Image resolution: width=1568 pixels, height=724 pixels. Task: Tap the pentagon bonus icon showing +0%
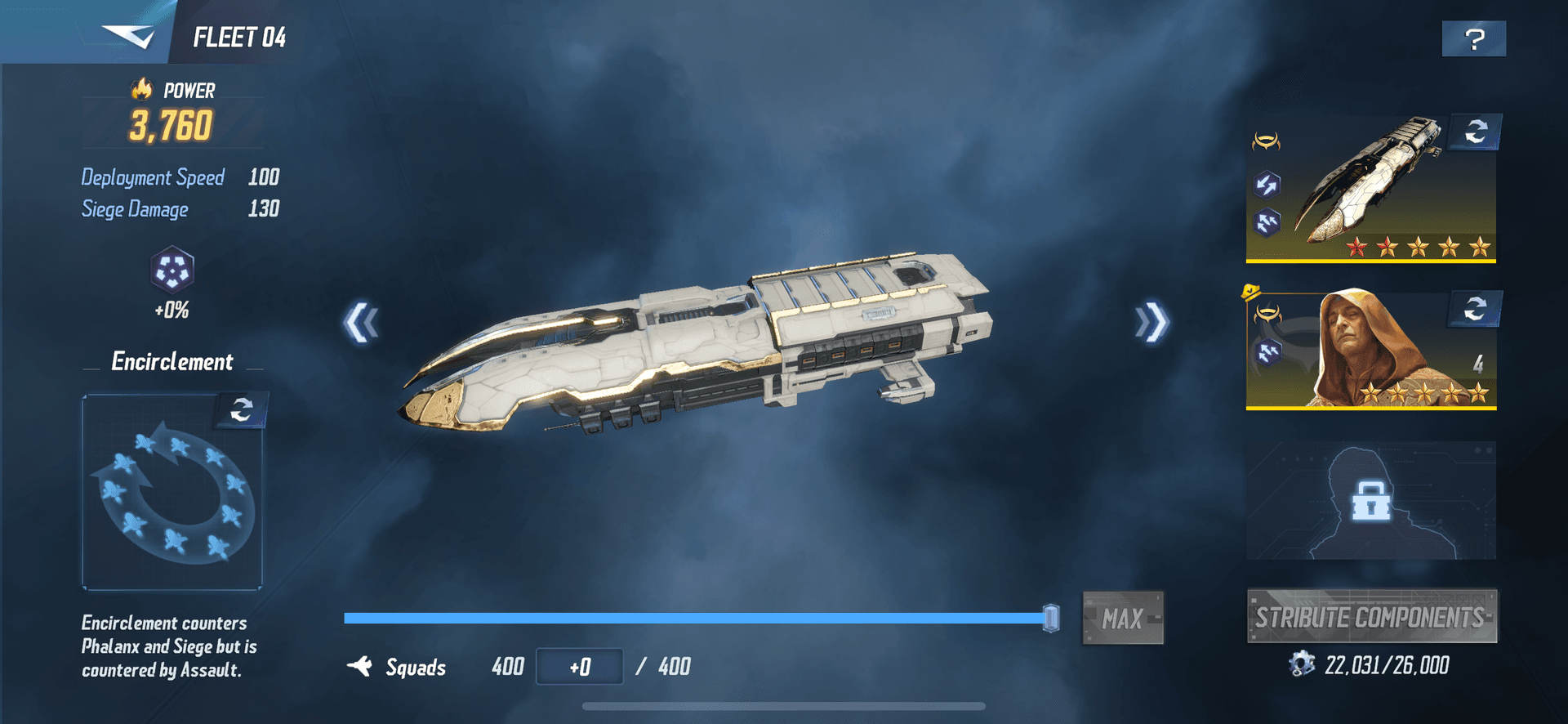[x=171, y=271]
